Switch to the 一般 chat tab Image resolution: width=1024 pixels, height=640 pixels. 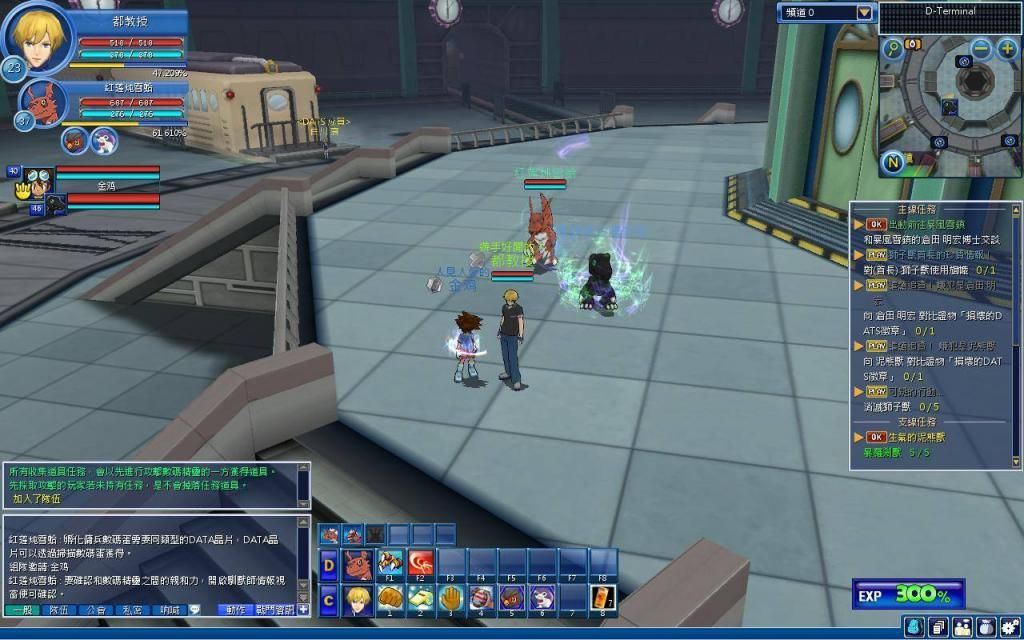(22, 609)
